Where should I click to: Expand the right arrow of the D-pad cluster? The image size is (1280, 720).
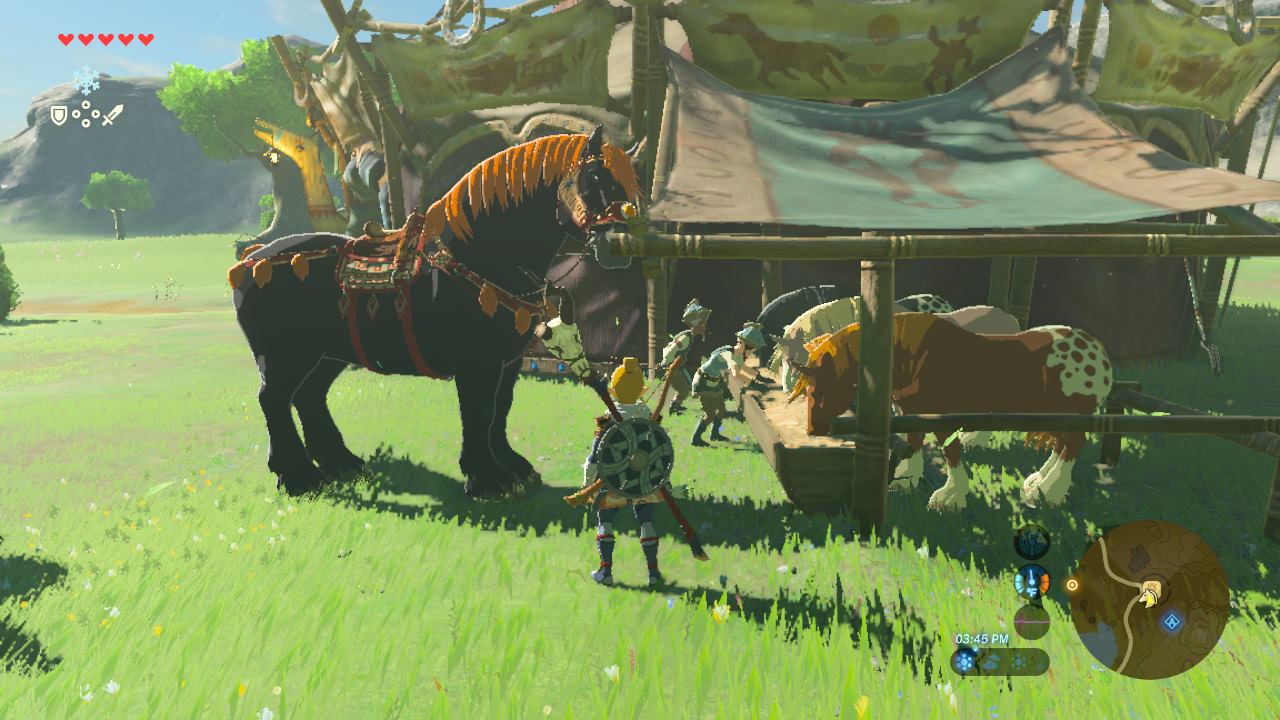[96, 113]
